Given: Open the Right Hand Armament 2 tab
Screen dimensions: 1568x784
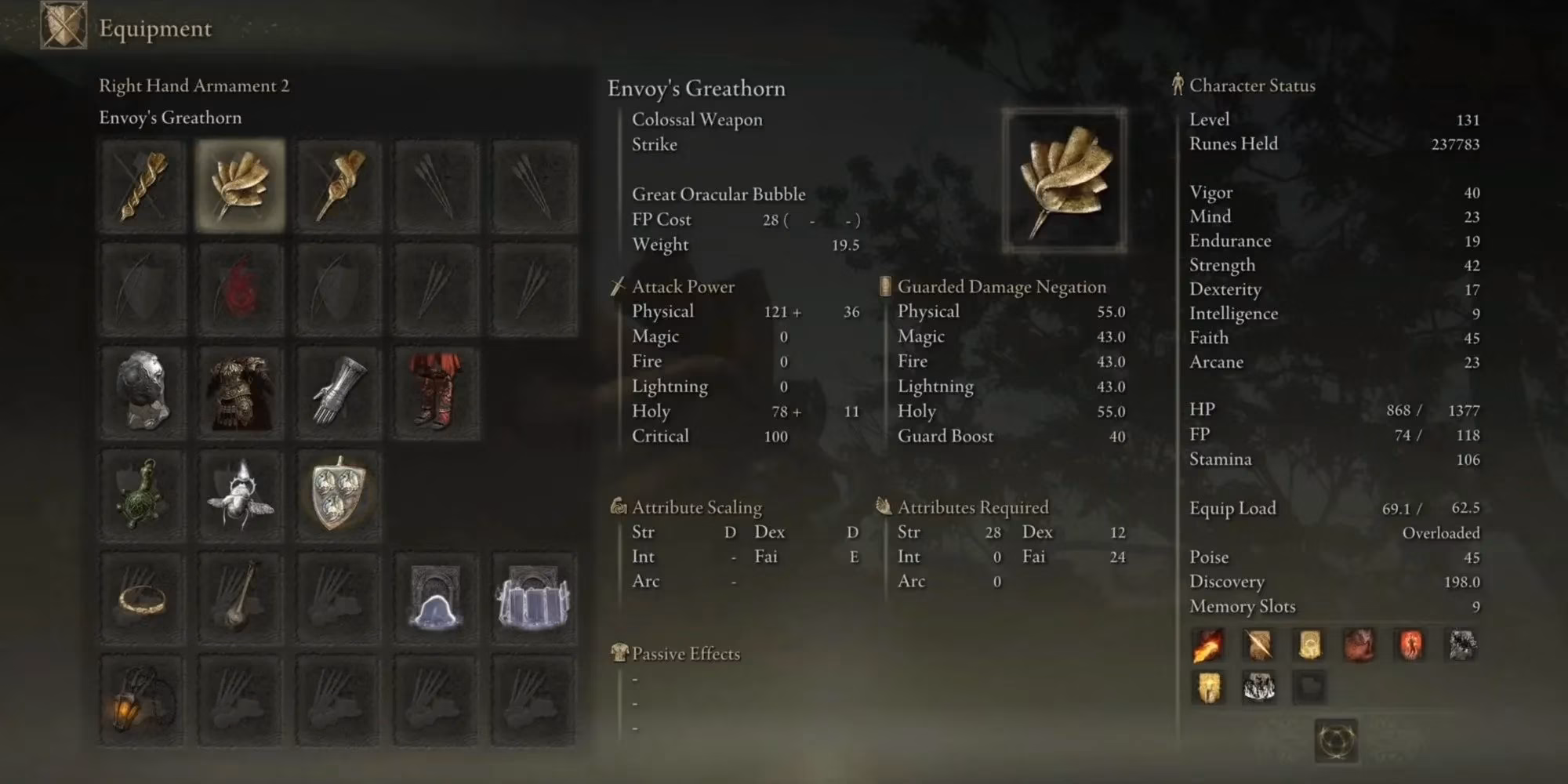Looking at the screenshot, I should pyautogui.click(x=194, y=86).
